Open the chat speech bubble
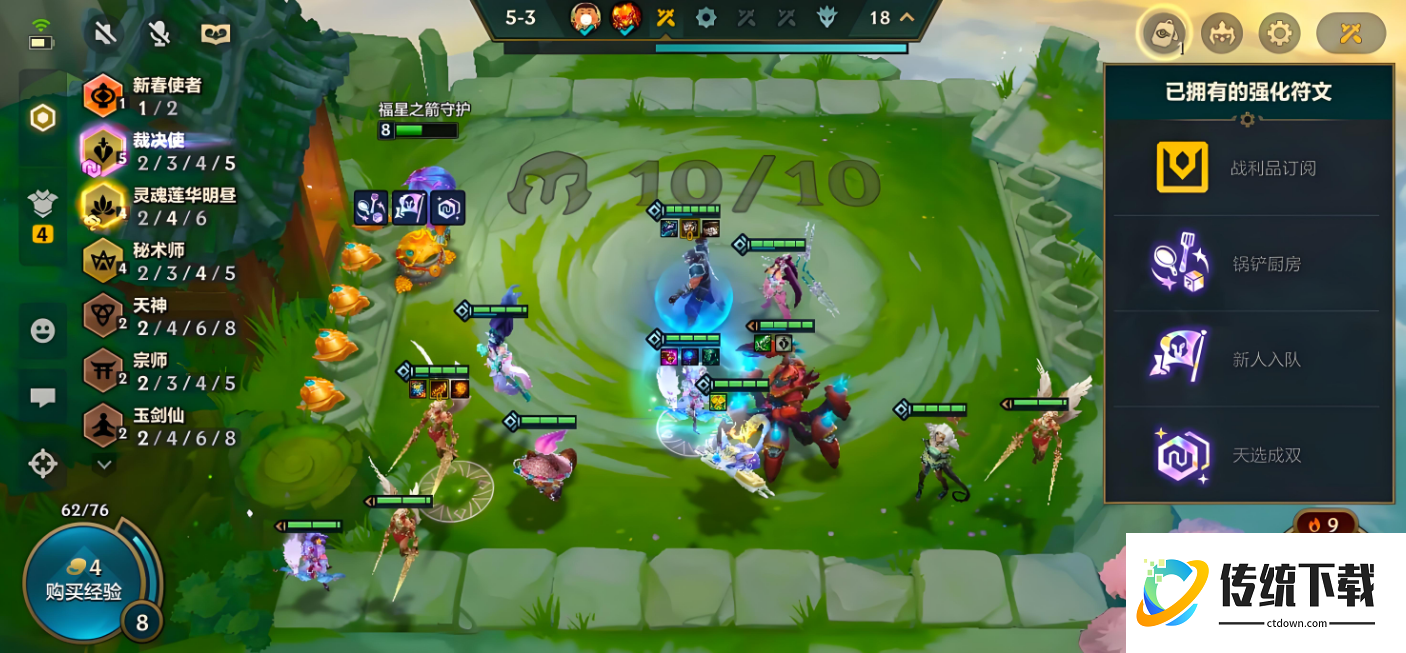The height and width of the screenshot is (653, 1406). pos(42,397)
